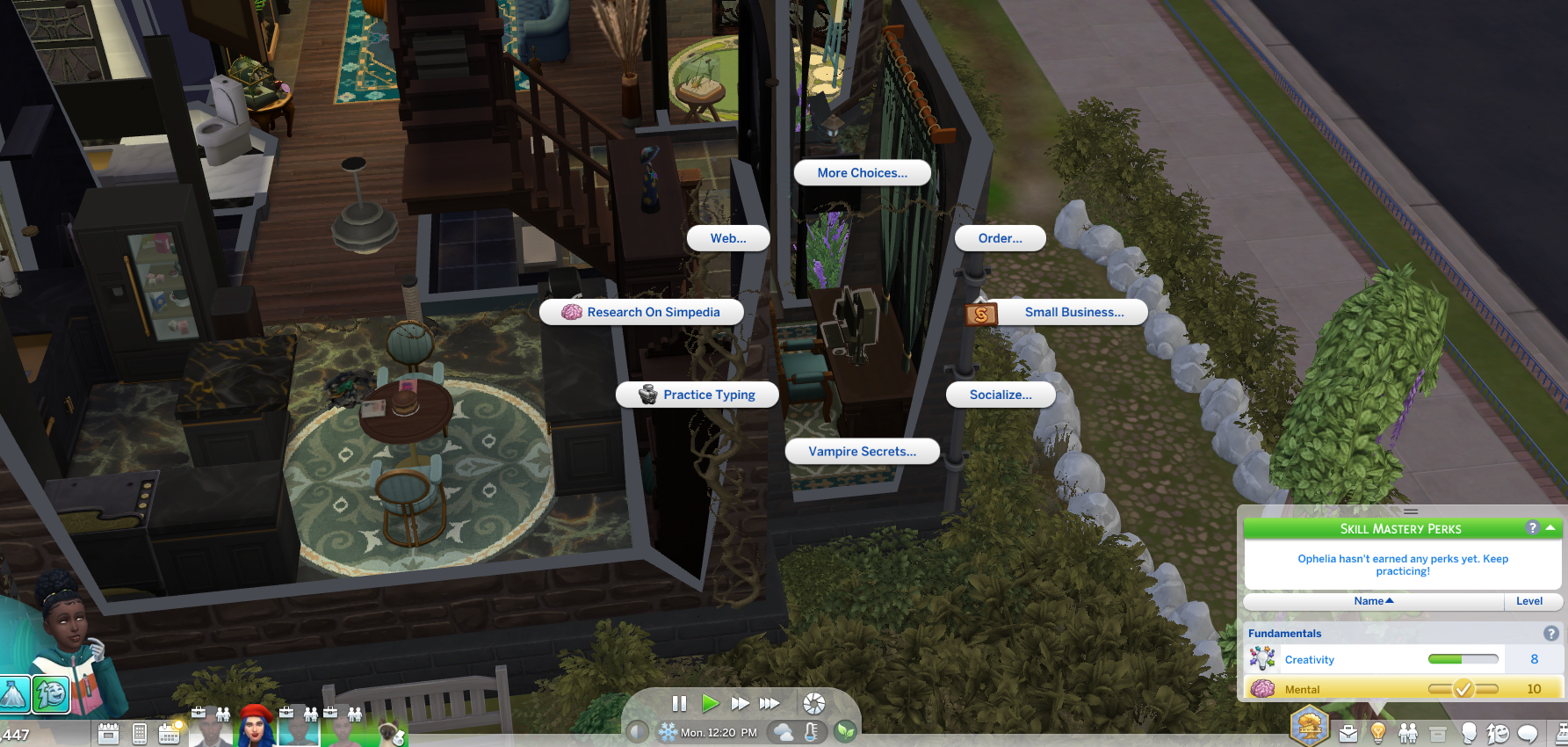Screen dimensions: 1568x747
Task: Sort skills by Level column
Action: 1529,601
